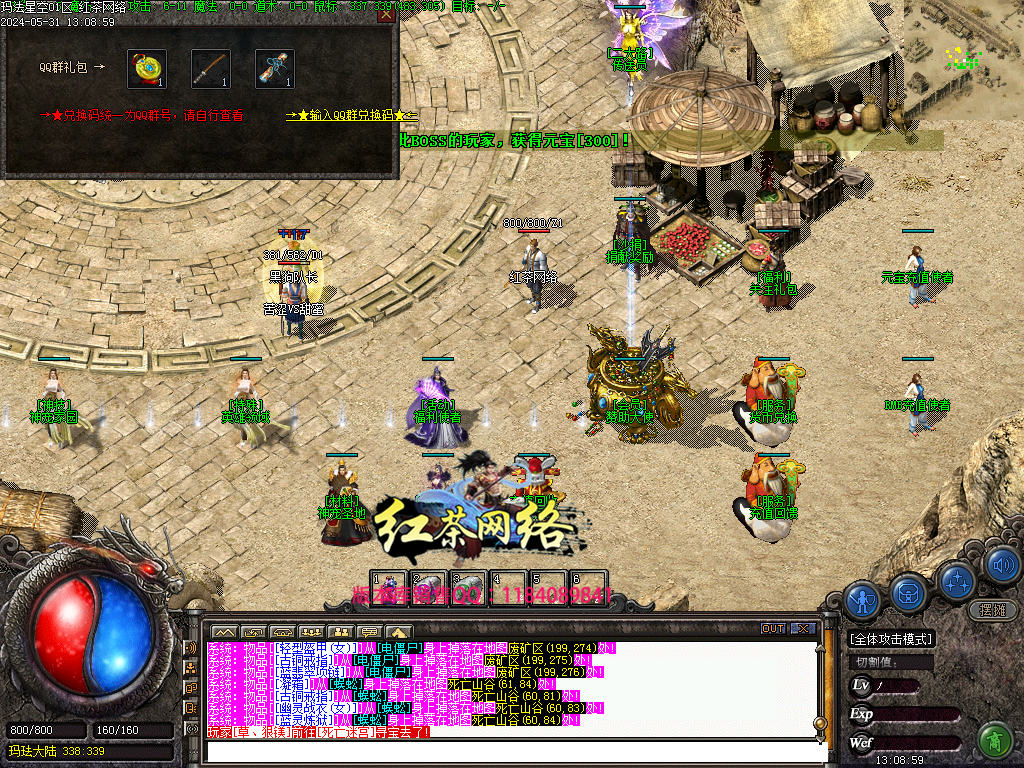Open the skills sparkle round button
Screen dimensions: 1024x768
957,578
